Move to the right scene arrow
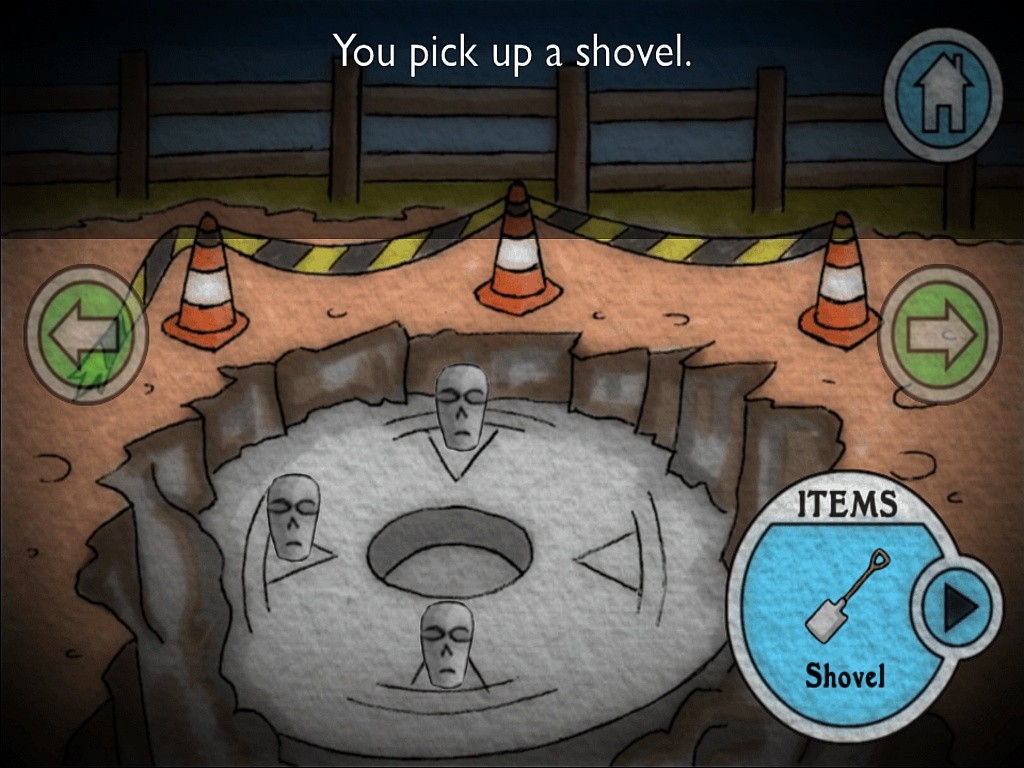This screenshot has height=768, width=1024. 940,335
